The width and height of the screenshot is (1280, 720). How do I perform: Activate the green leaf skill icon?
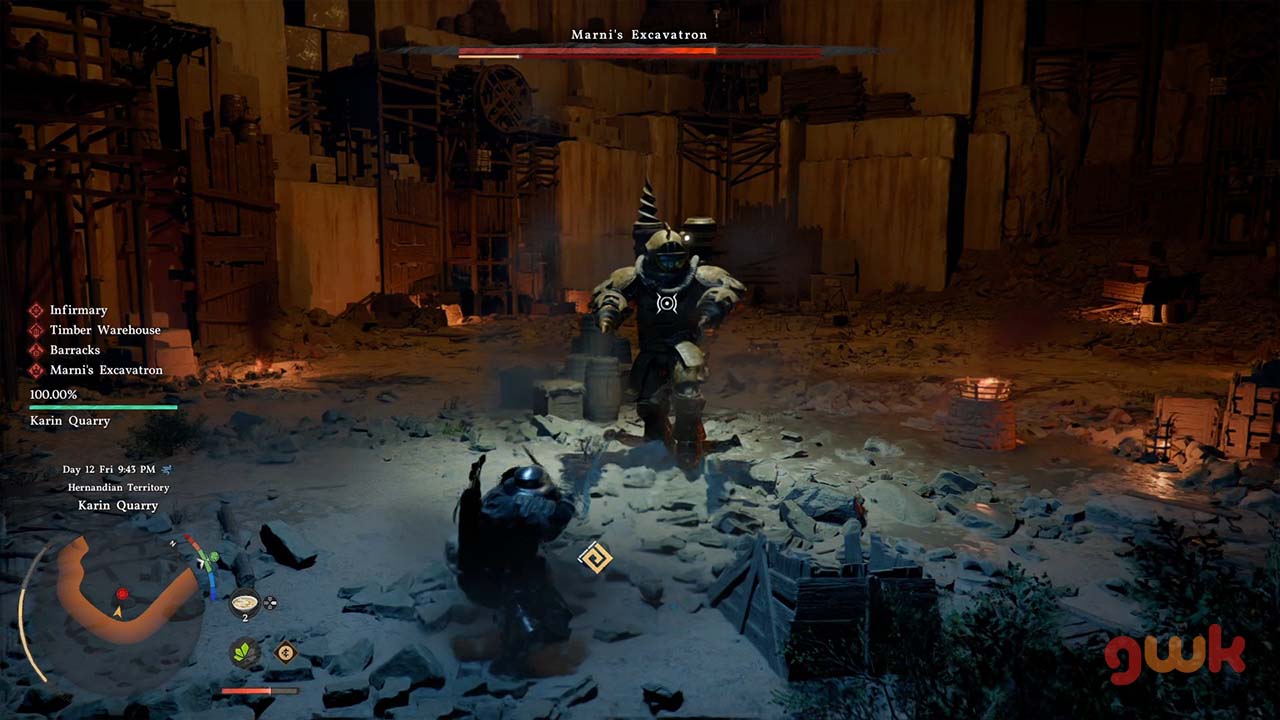[x=244, y=652]
